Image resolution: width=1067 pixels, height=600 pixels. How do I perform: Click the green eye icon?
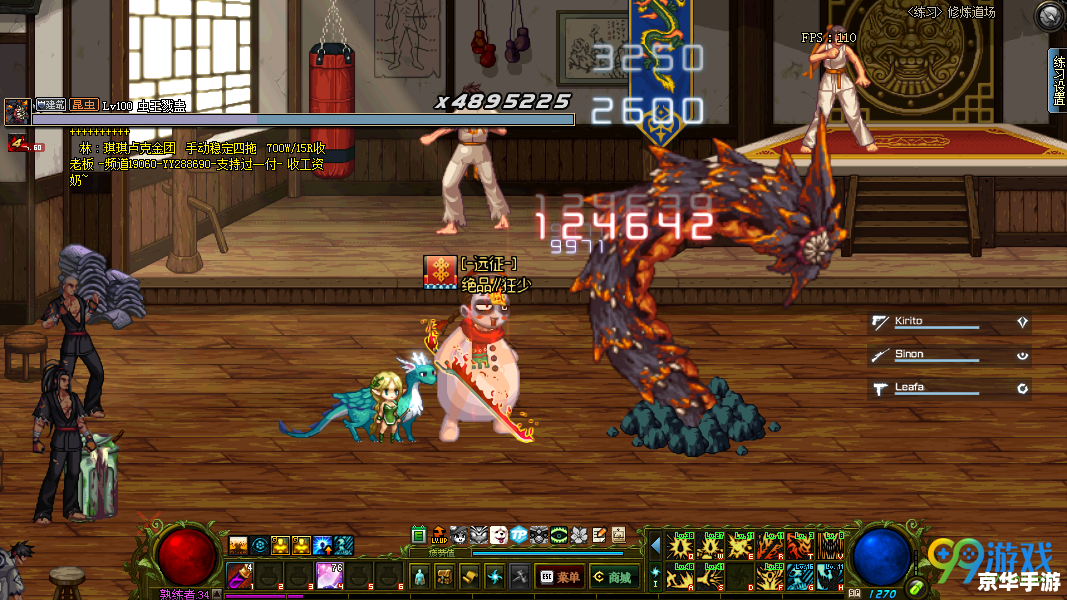pos(559,535)
